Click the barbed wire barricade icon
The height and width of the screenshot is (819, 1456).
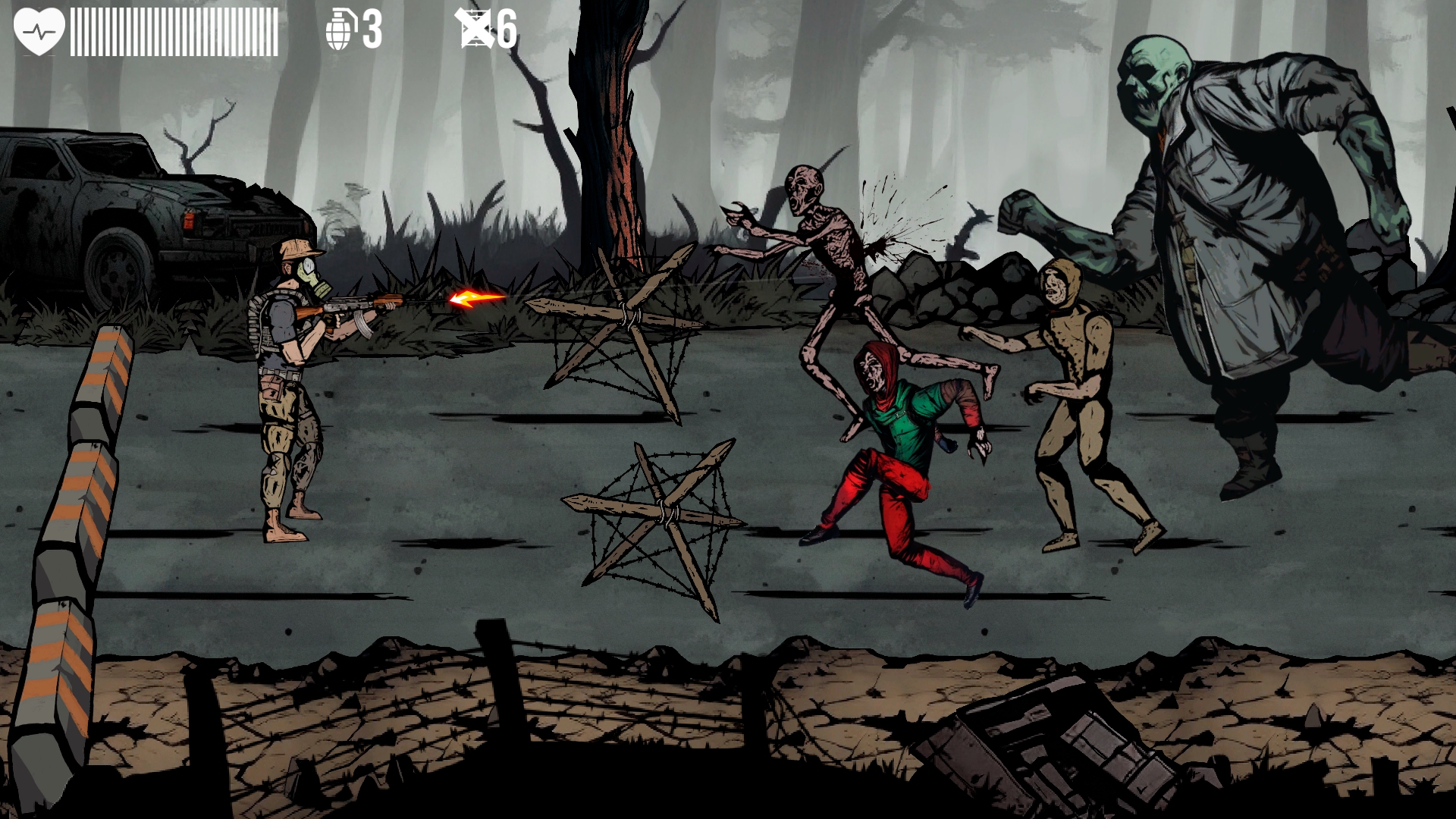click(475, 29)
